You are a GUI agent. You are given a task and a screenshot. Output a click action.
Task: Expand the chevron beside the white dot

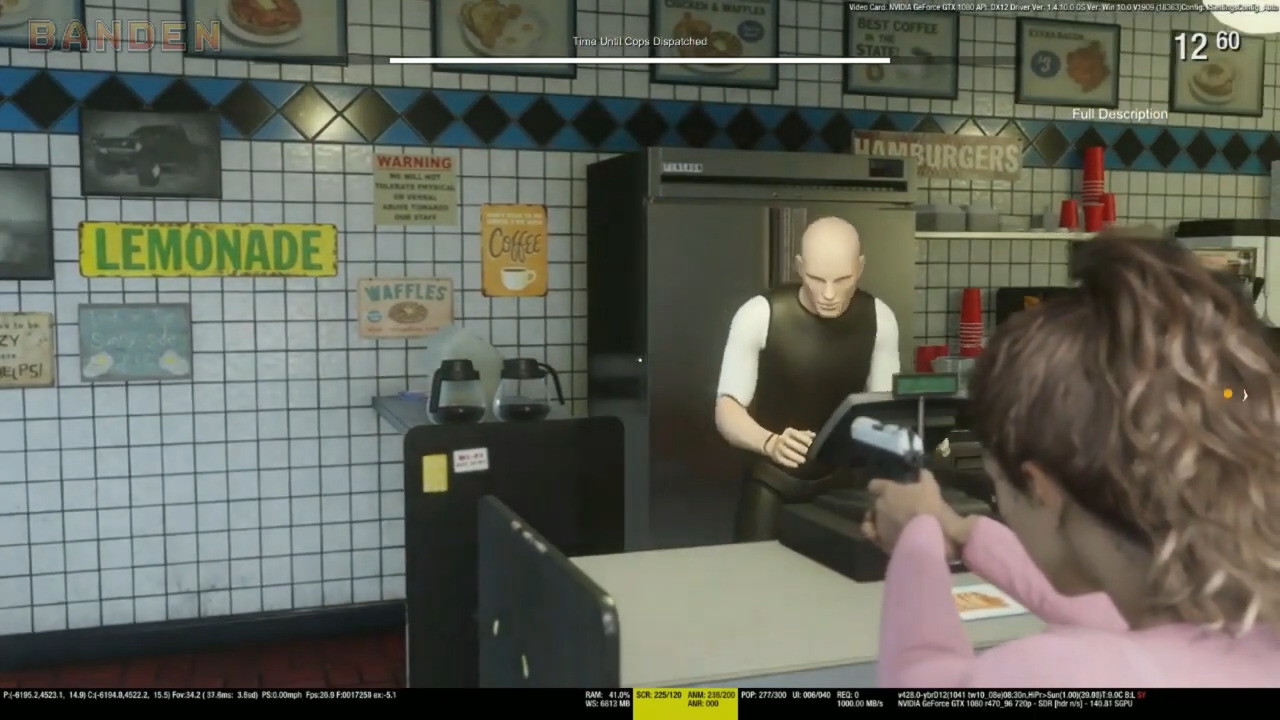click(x=1245, y=396)
